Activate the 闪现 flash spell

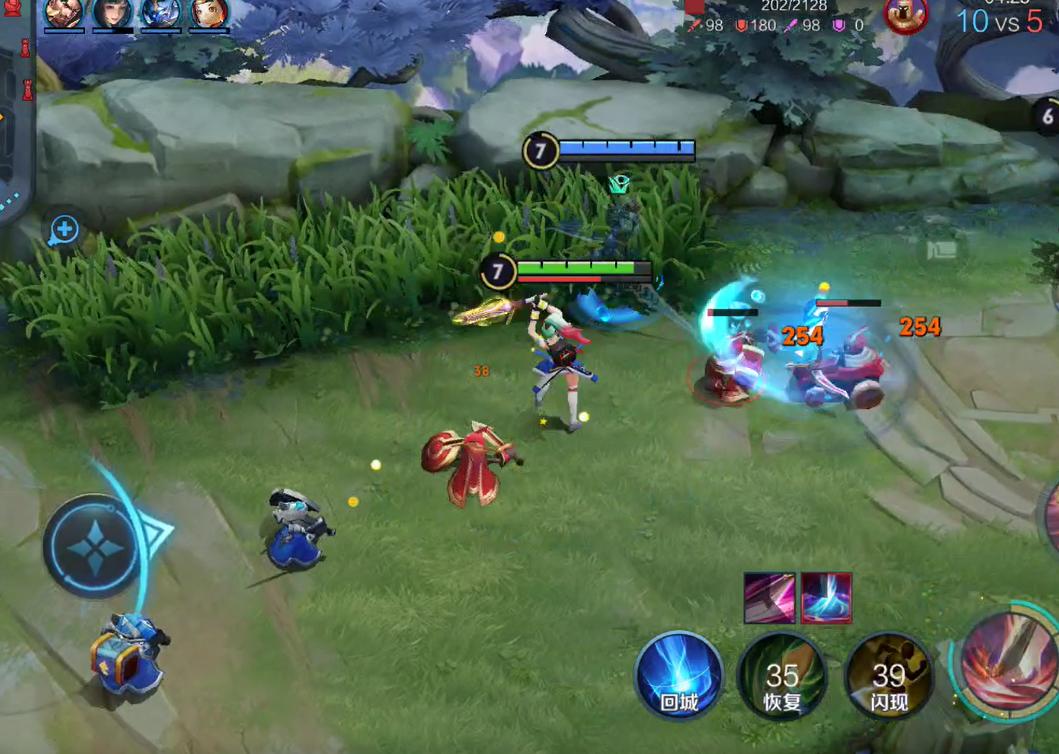(x=888, y=677)
